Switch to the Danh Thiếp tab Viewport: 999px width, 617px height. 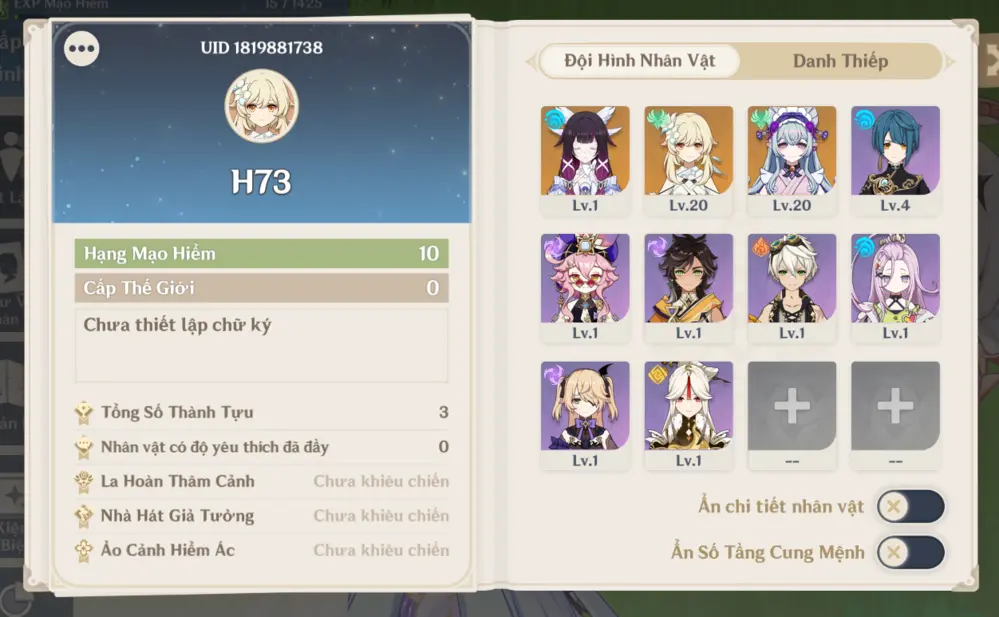click(840, 61)
